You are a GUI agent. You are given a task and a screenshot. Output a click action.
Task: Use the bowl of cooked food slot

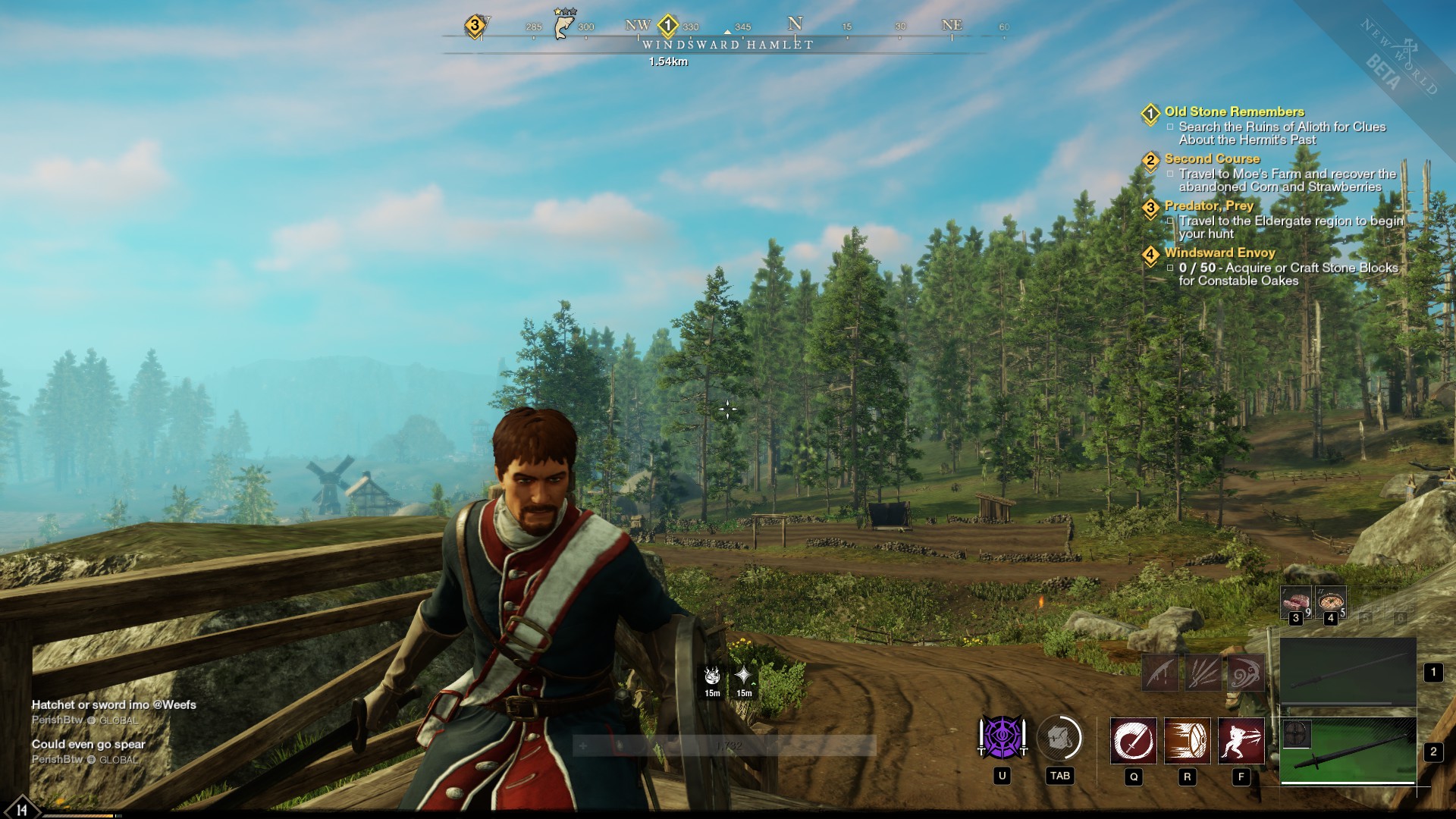[x=1331, y=602]
